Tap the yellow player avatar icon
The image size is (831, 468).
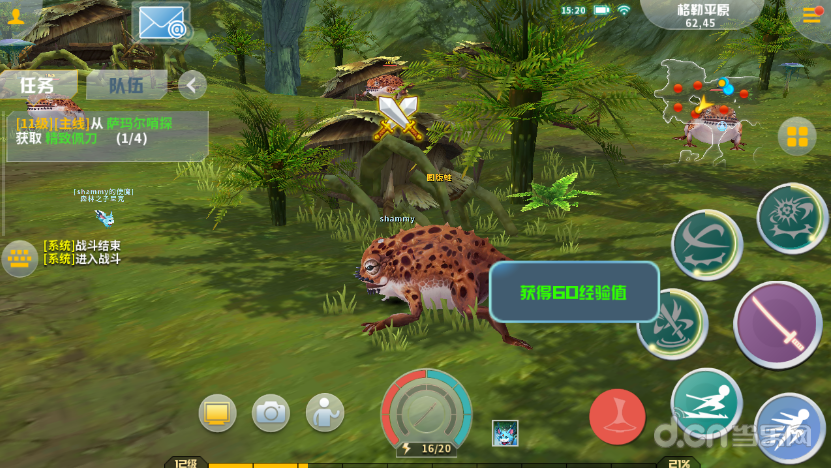(16, 17)
